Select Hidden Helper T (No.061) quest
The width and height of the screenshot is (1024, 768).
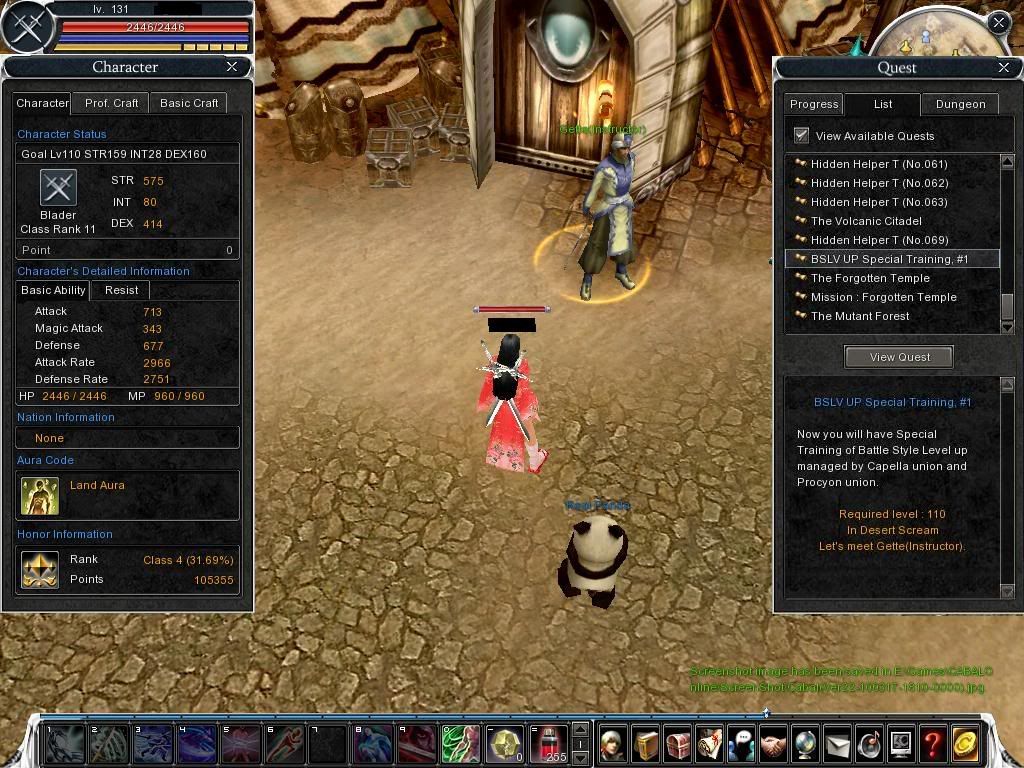click(x=879, y=164)
